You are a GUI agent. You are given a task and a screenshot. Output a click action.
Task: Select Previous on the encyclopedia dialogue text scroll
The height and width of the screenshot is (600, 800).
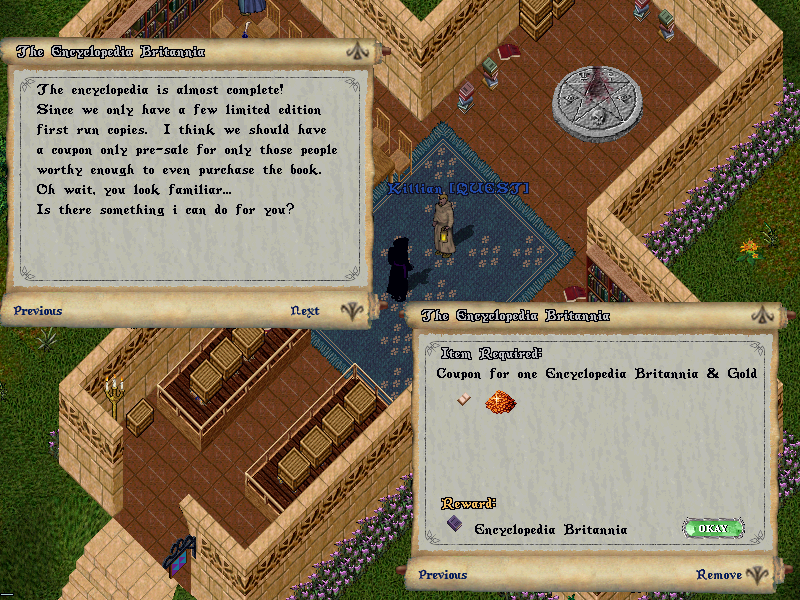pos(38,311)
